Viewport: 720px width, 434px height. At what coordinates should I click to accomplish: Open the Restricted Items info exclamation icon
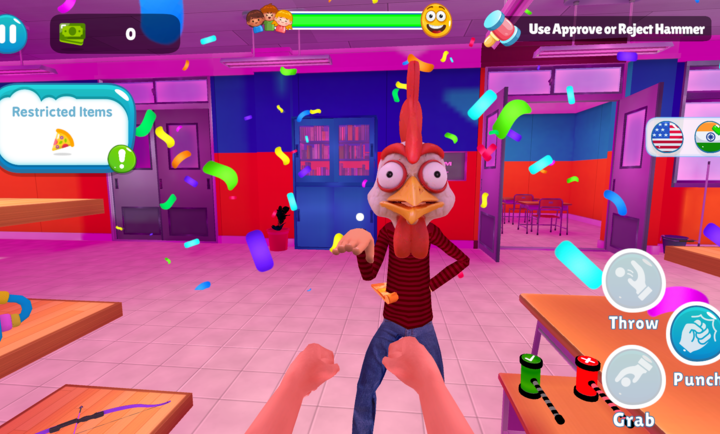point(122,158)
